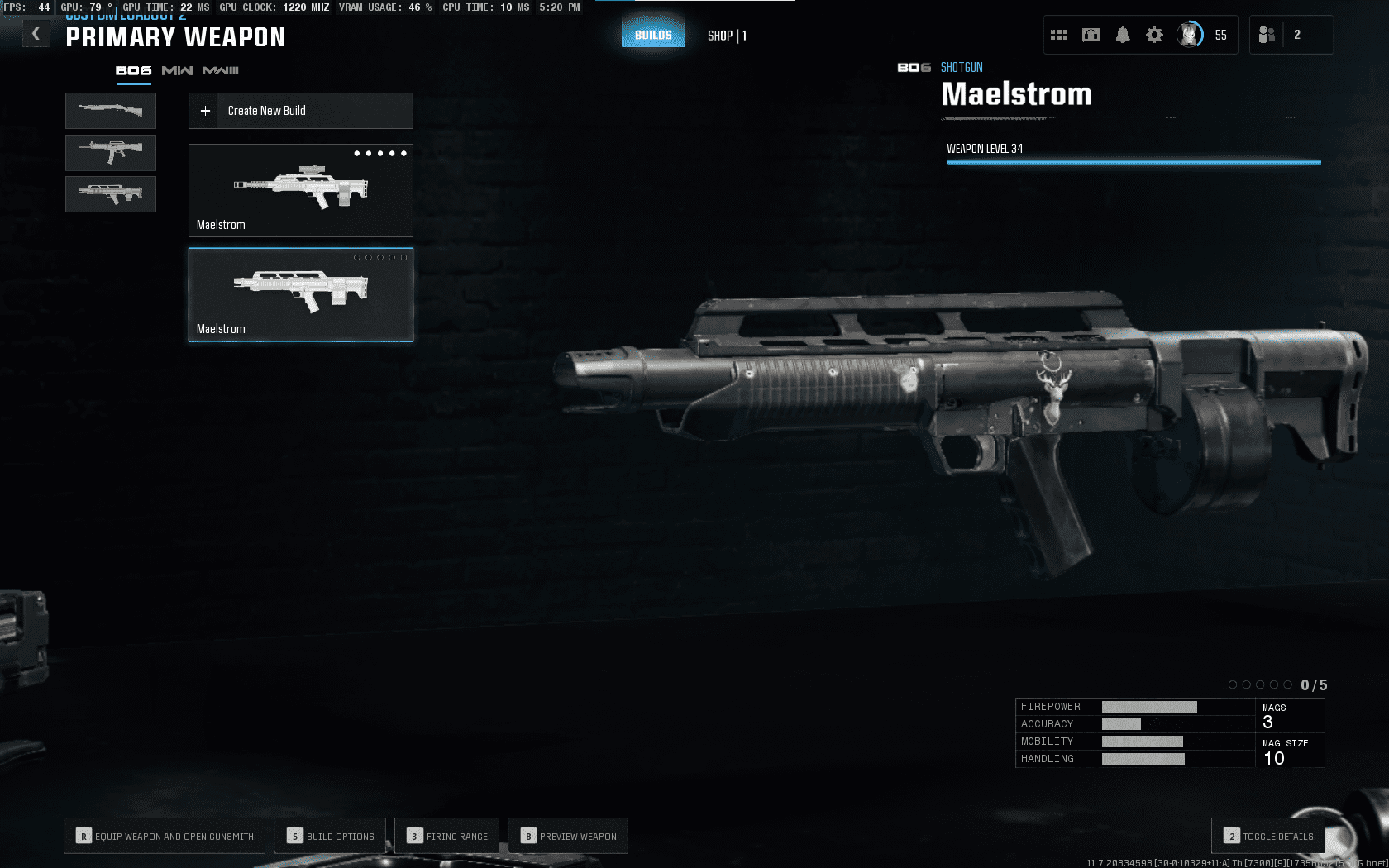The height and width of the screenshot is (868, 1389).
Task: Open the Shop tab
Action: point(727,36)
